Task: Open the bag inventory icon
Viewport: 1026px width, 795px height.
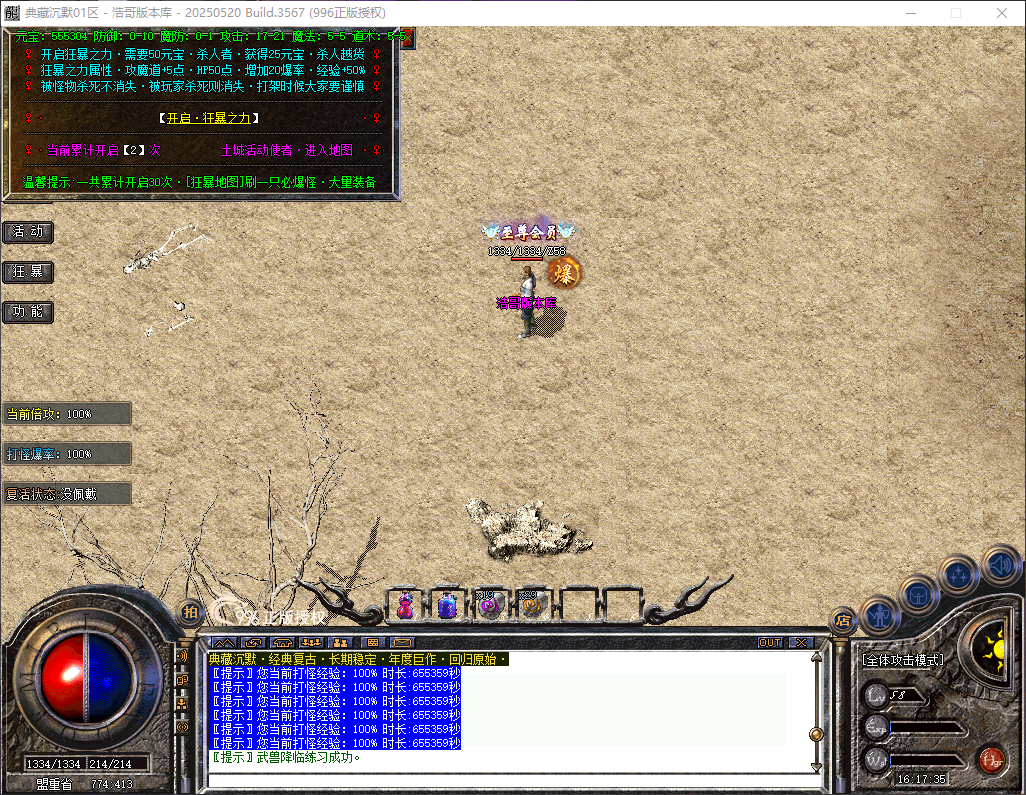Action: [918, 593]
